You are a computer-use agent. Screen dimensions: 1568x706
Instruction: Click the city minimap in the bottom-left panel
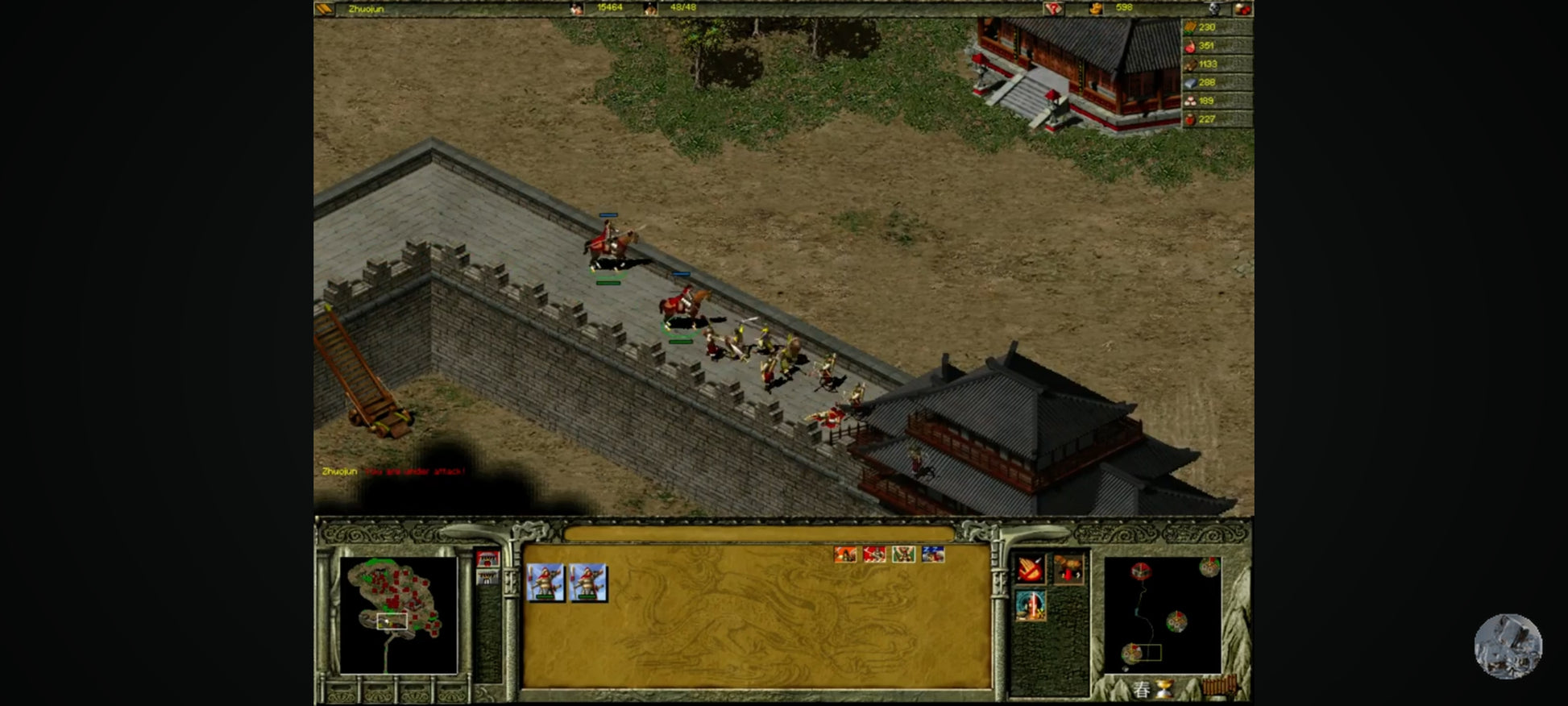tap(398, 615)
